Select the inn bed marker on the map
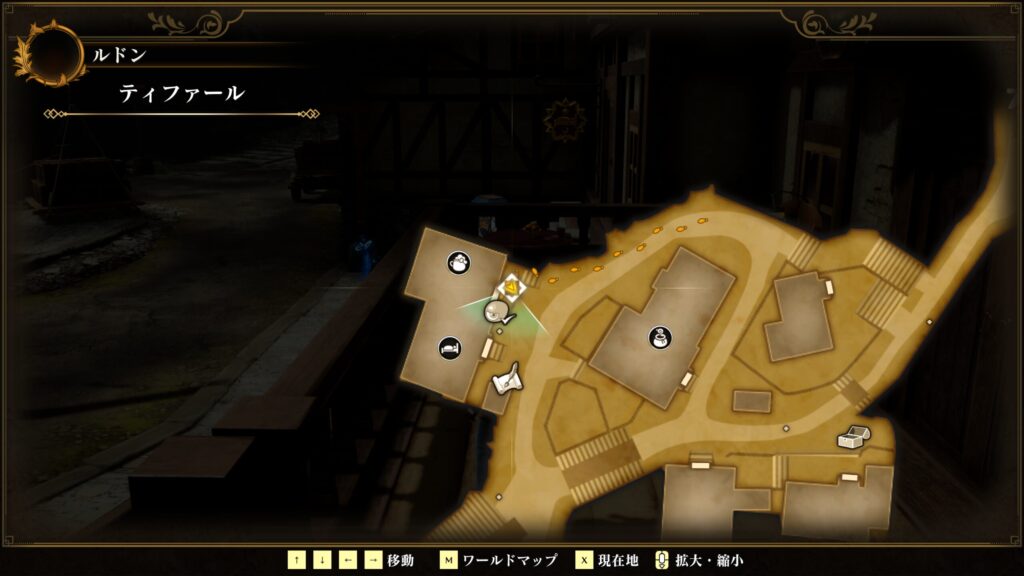 [451, 348]
